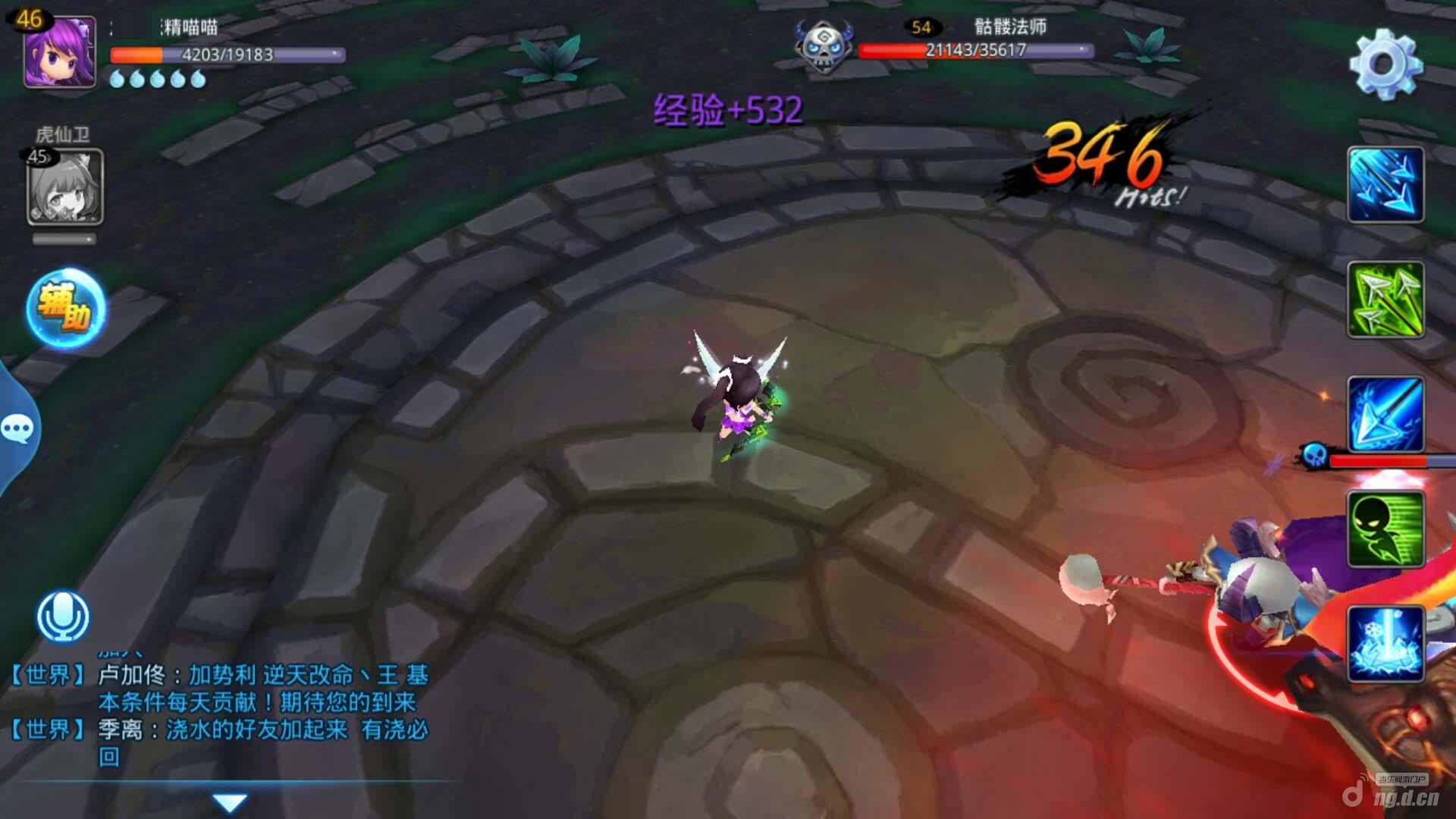
Task: Fire the blue single-arrow shot skill
Action: pyautogui.click(x=1385, y=414)
